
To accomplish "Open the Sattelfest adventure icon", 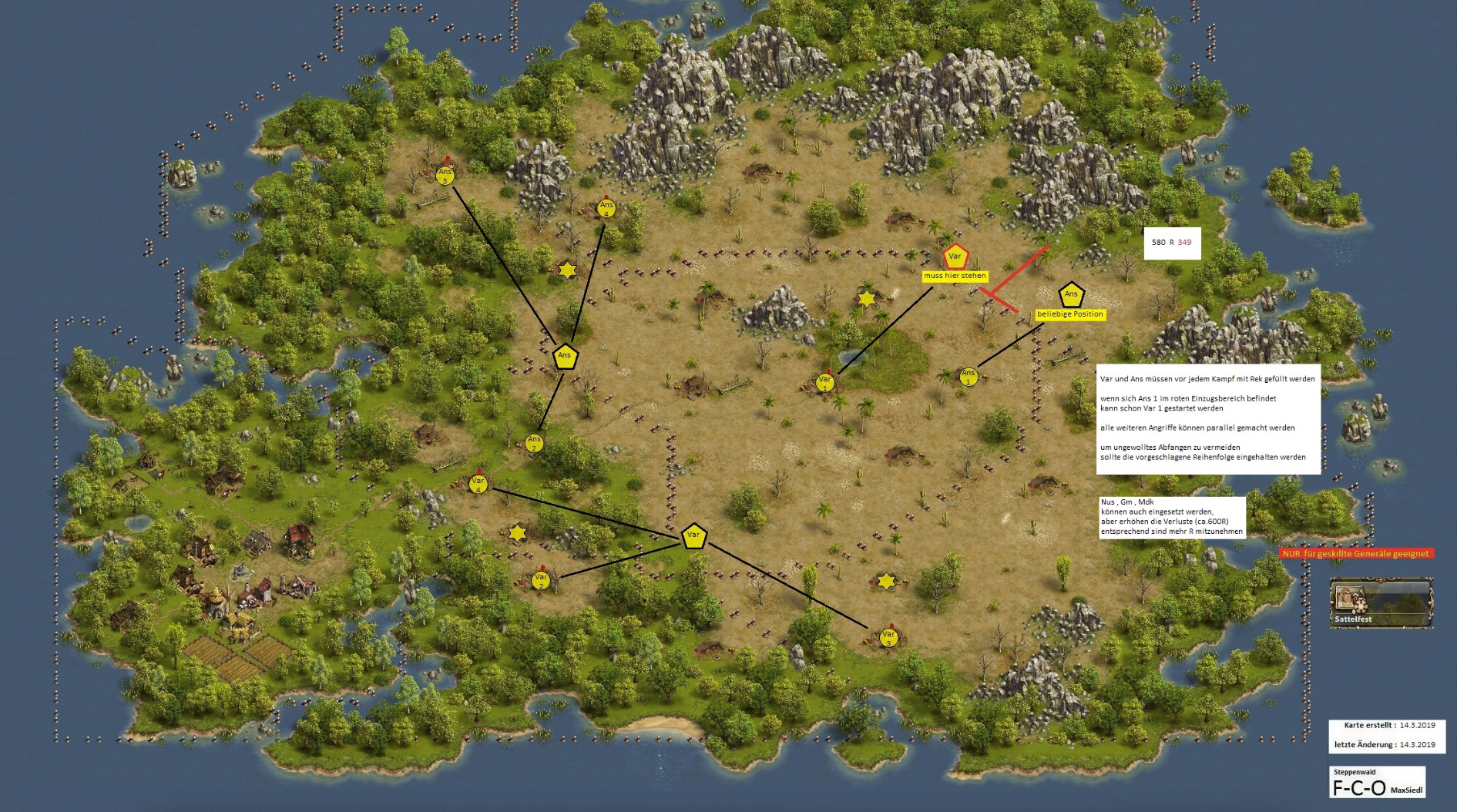I will [x=1381, y=602].
